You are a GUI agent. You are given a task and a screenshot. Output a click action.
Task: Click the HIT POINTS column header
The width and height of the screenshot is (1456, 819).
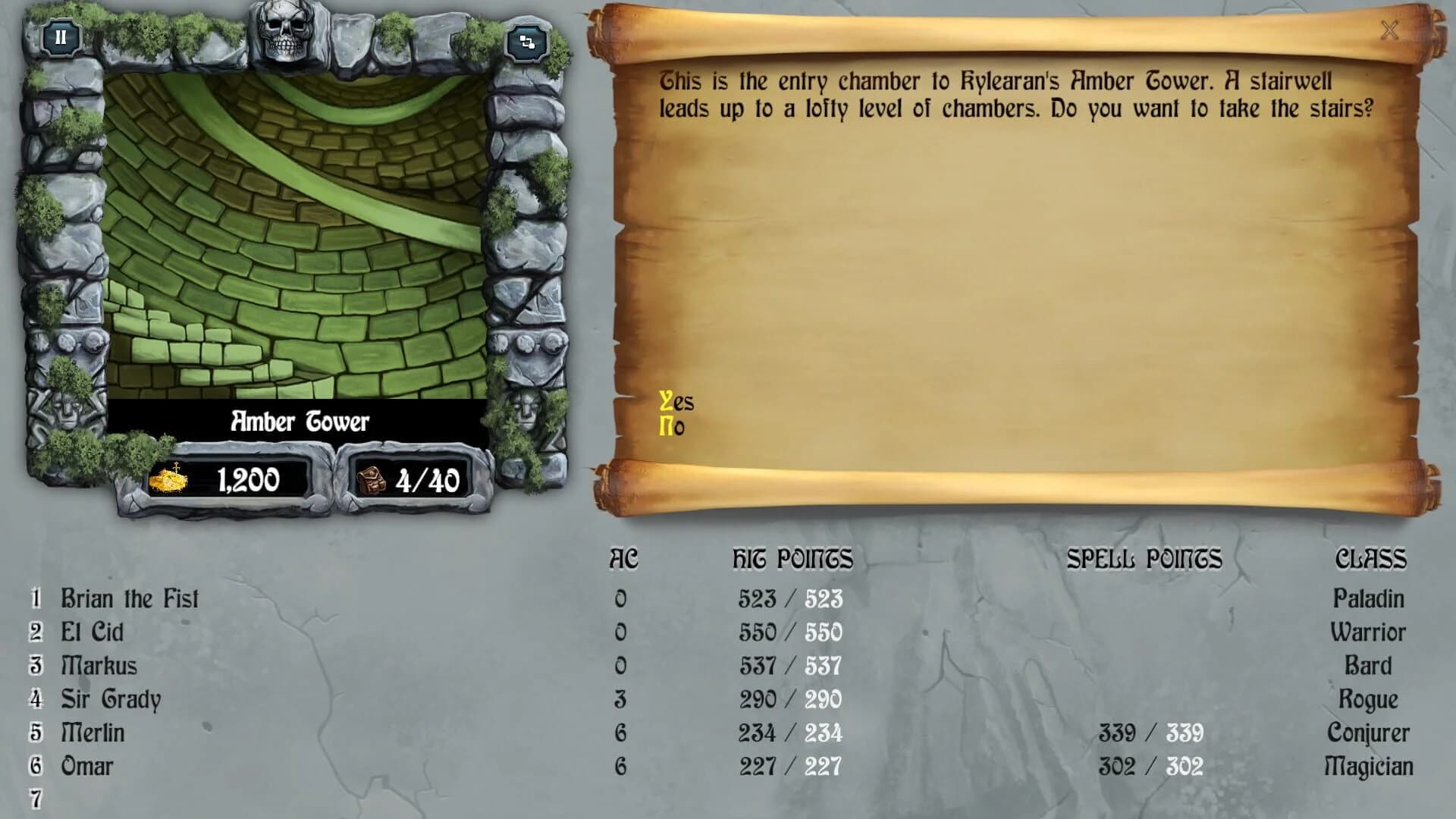[x=793, y=560]
